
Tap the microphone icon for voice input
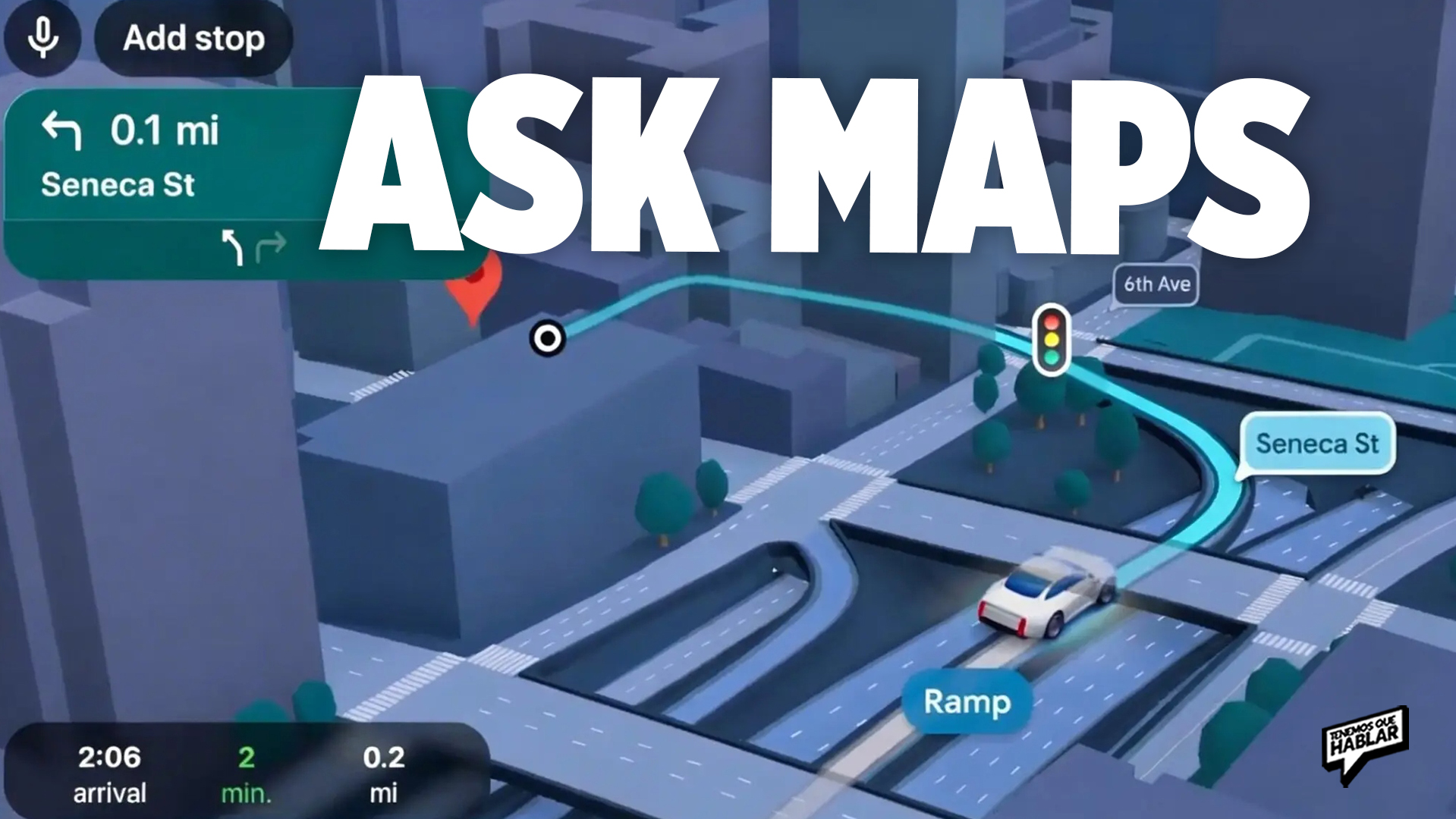pos(42,37)
